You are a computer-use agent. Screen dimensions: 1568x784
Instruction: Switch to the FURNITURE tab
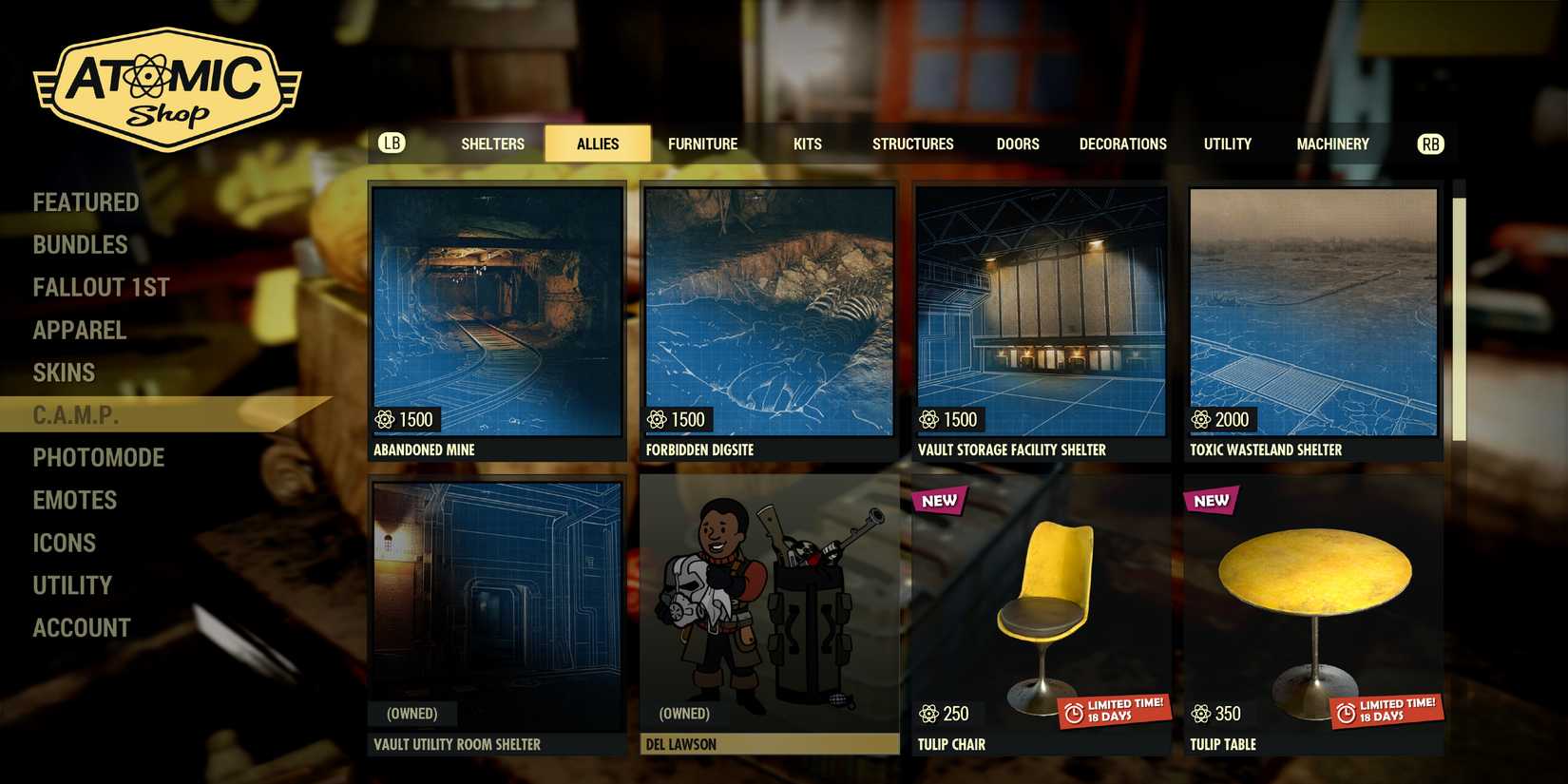[x=703, y=143]
